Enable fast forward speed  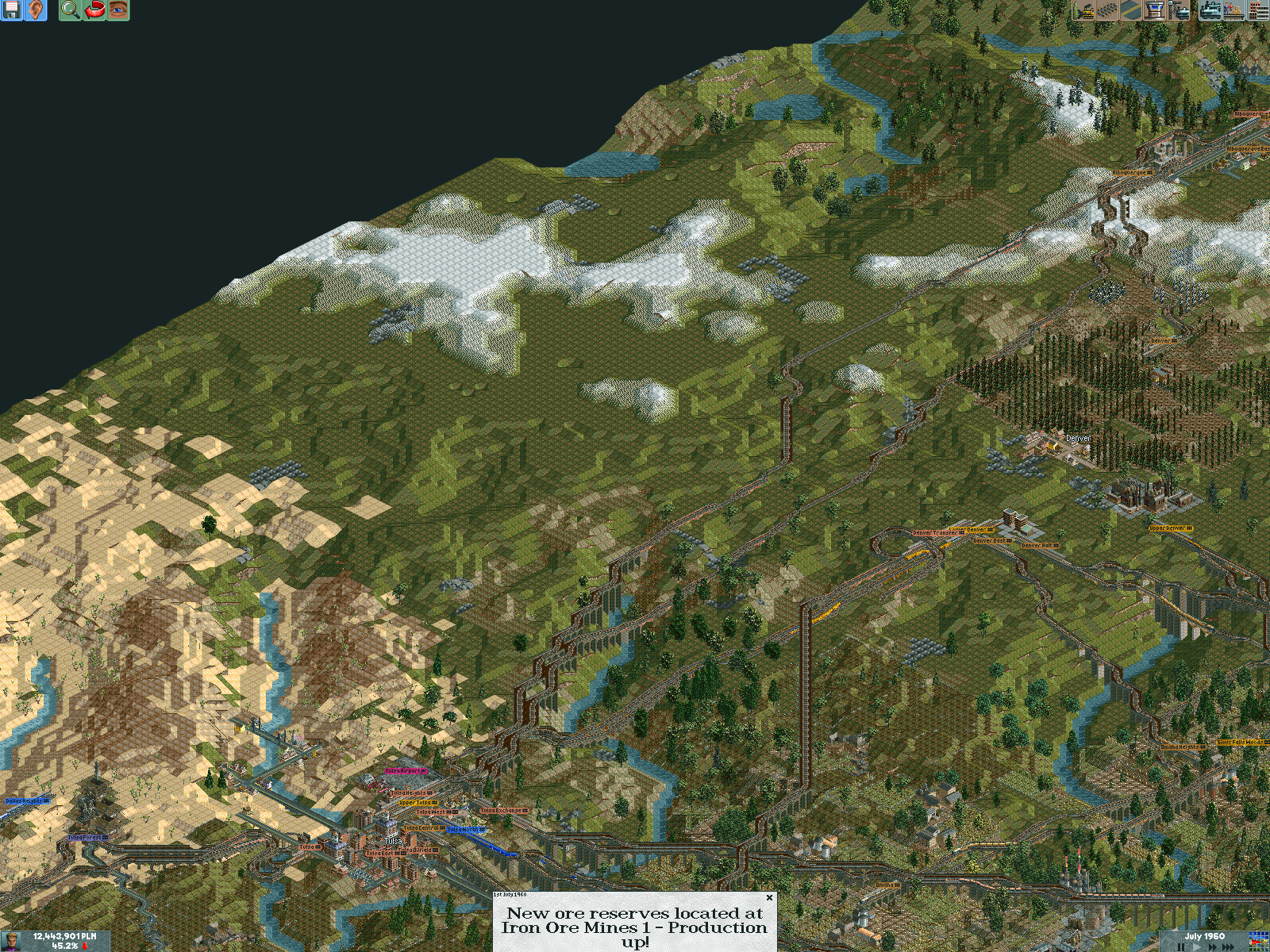[x=1213, y=946]
